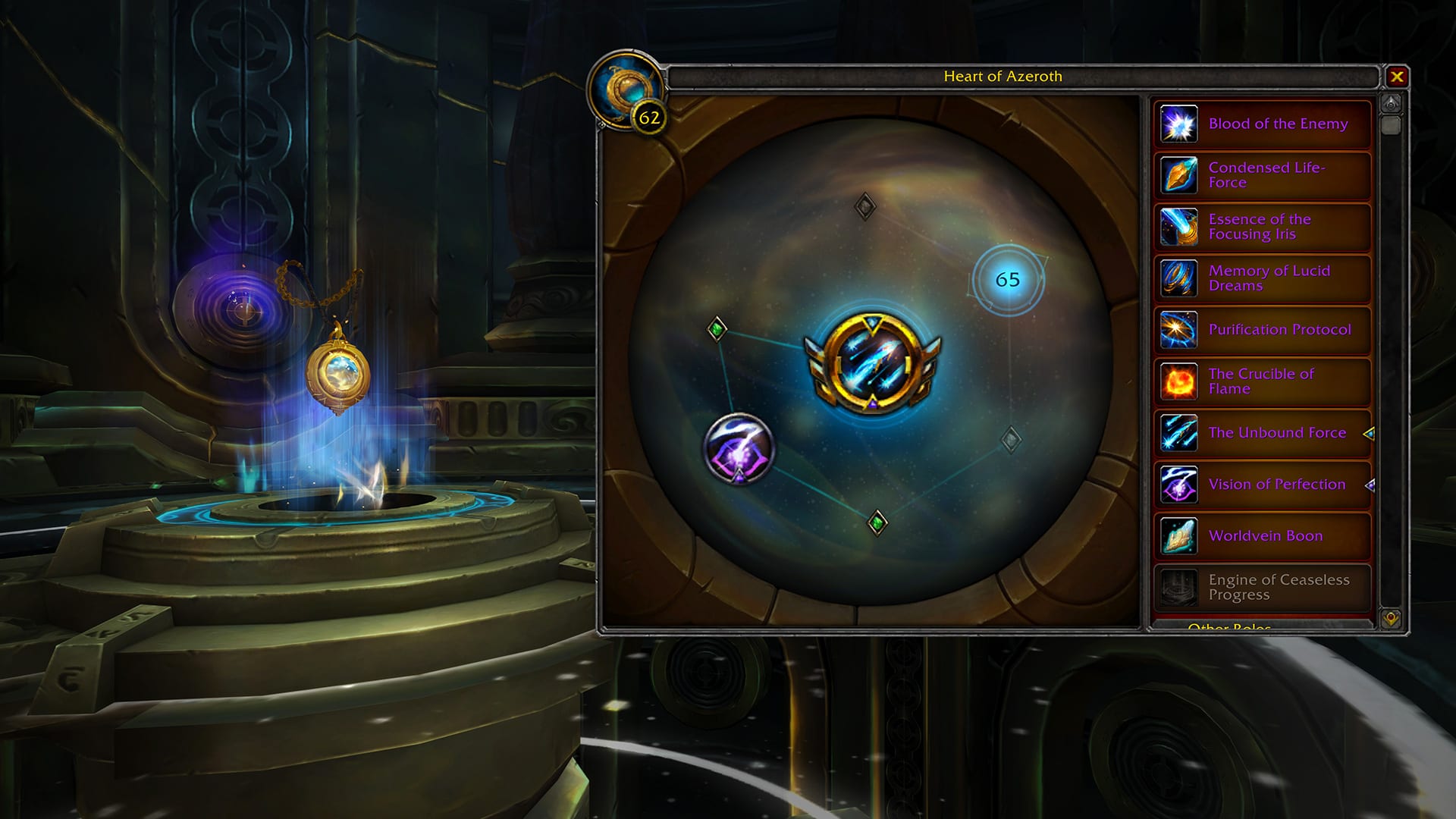
Task: Select Vision of Perfection in the list
Action: point(1263,485)
